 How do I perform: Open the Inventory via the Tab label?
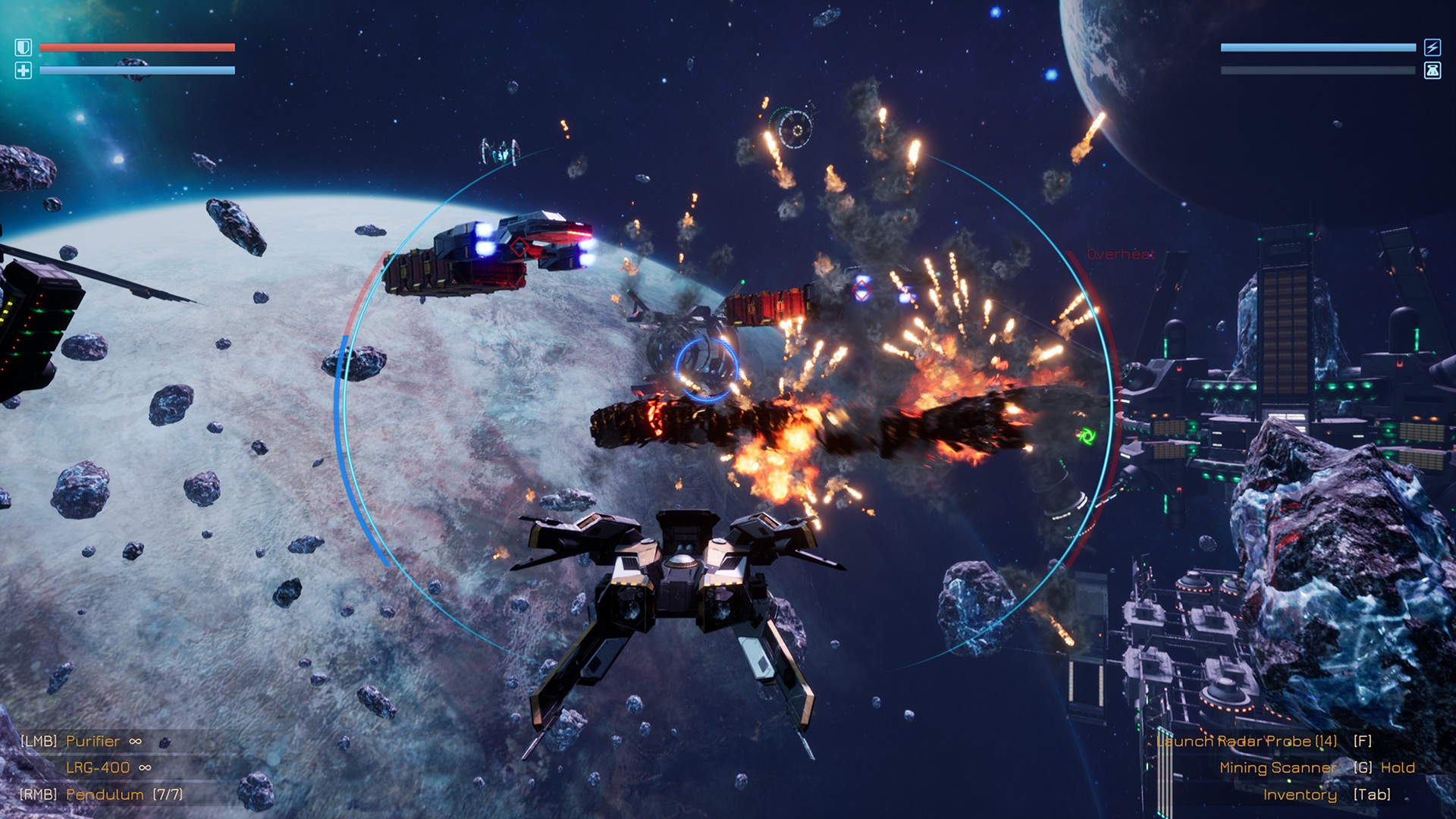coord(1301,795)
